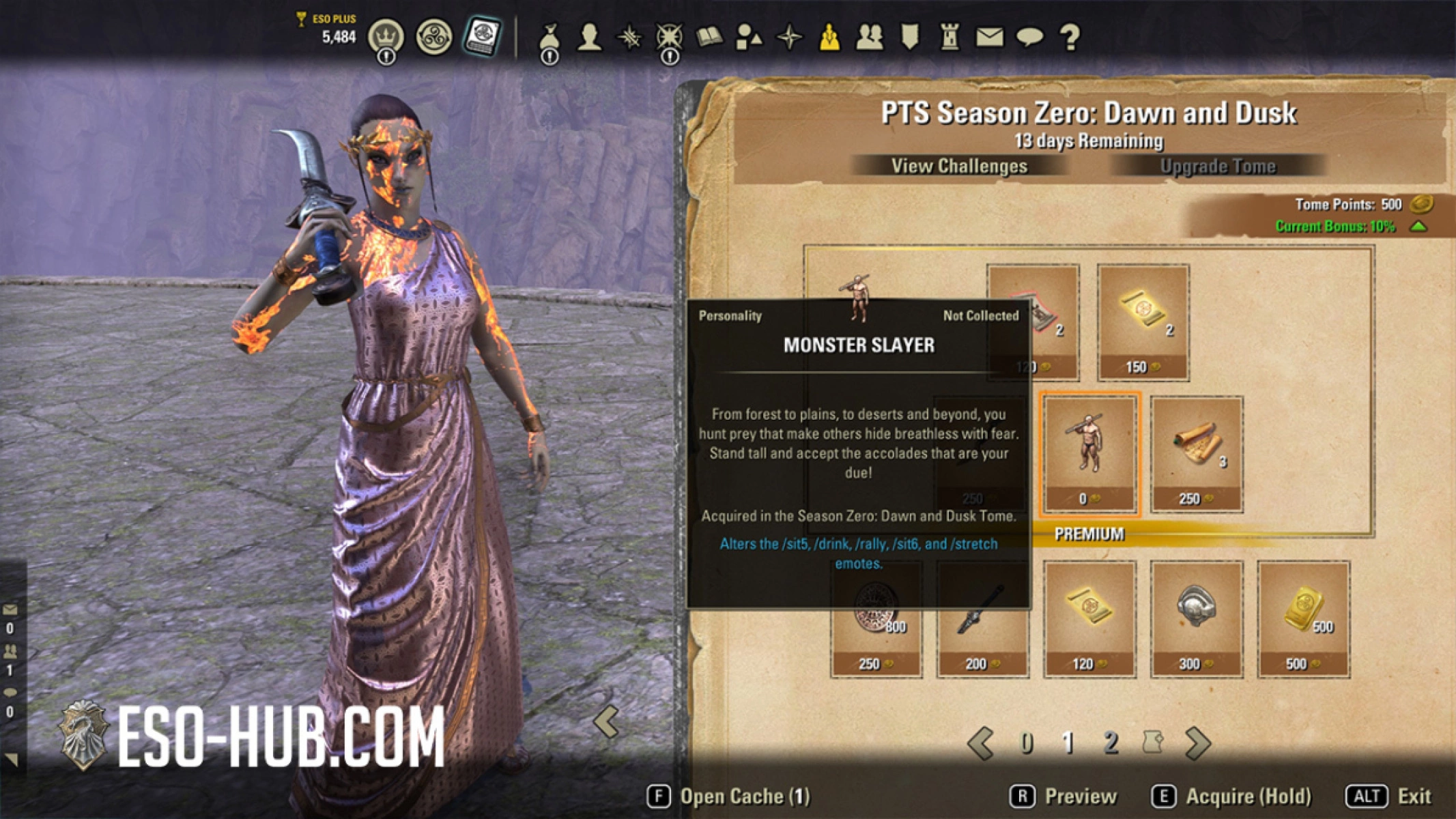
Task: Switch to the Upgrade Tome tab
Action: [1218, 165]
